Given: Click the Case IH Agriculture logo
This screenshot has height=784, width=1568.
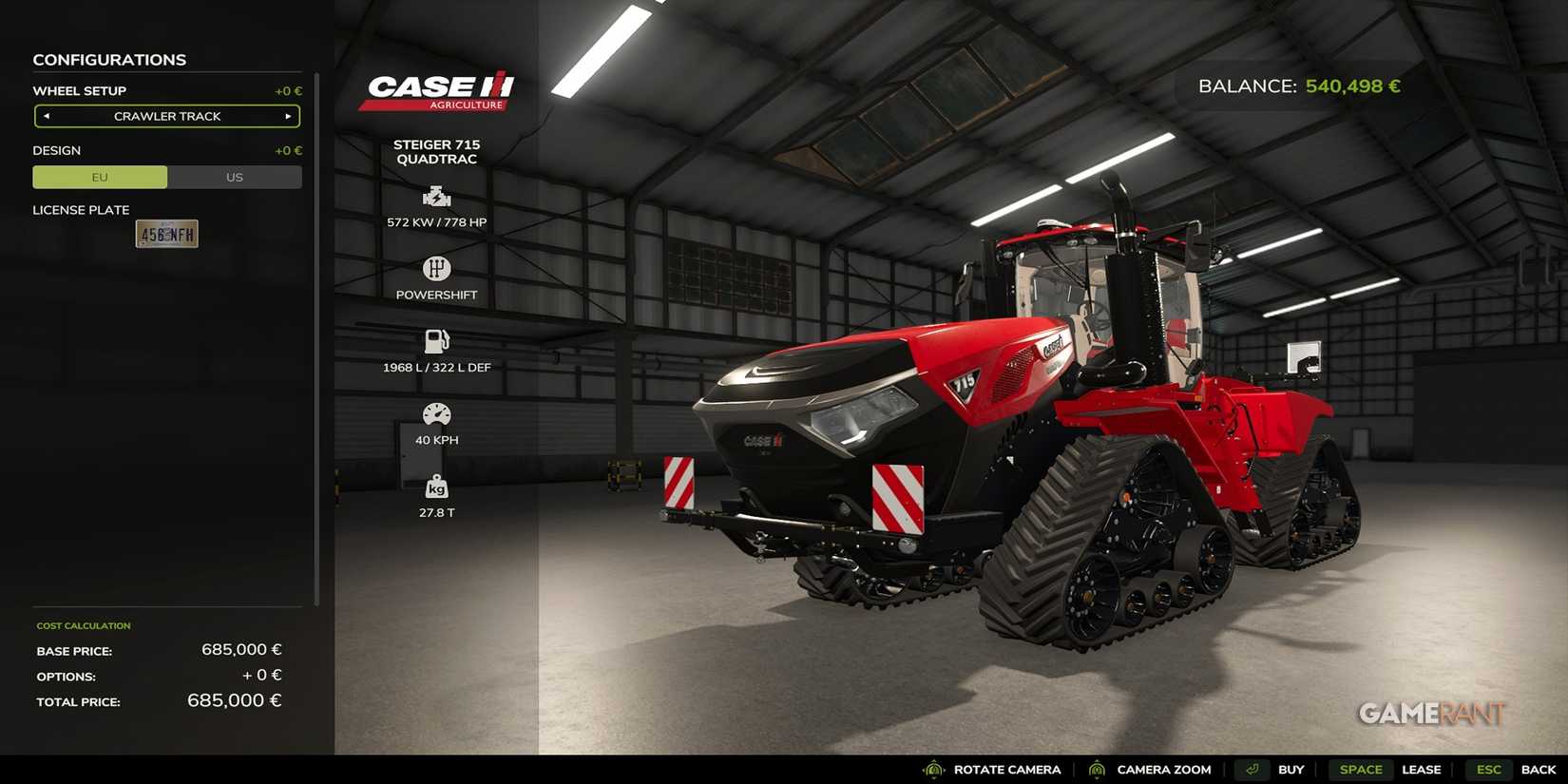Looking at the screenshot, I should click(x=438, y=90).
